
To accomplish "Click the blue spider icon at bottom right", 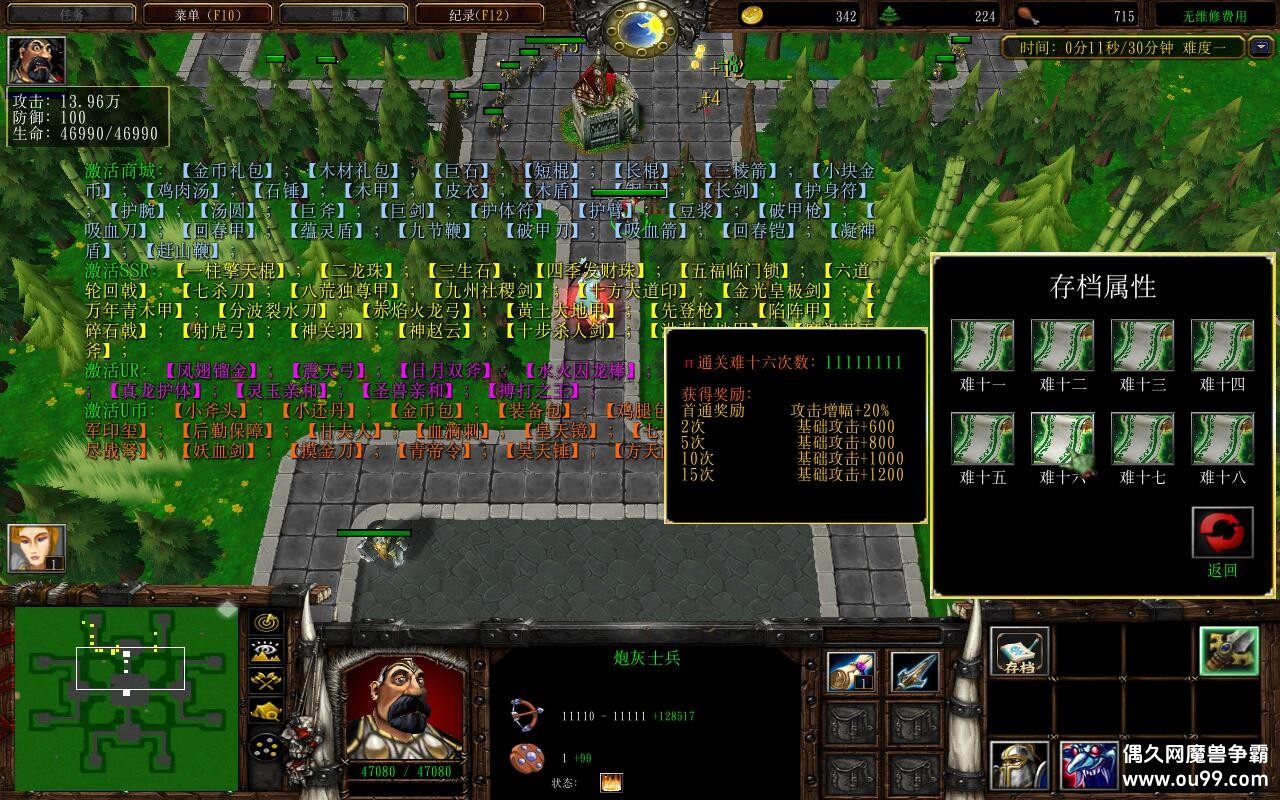I will [x=1089, y=765].
